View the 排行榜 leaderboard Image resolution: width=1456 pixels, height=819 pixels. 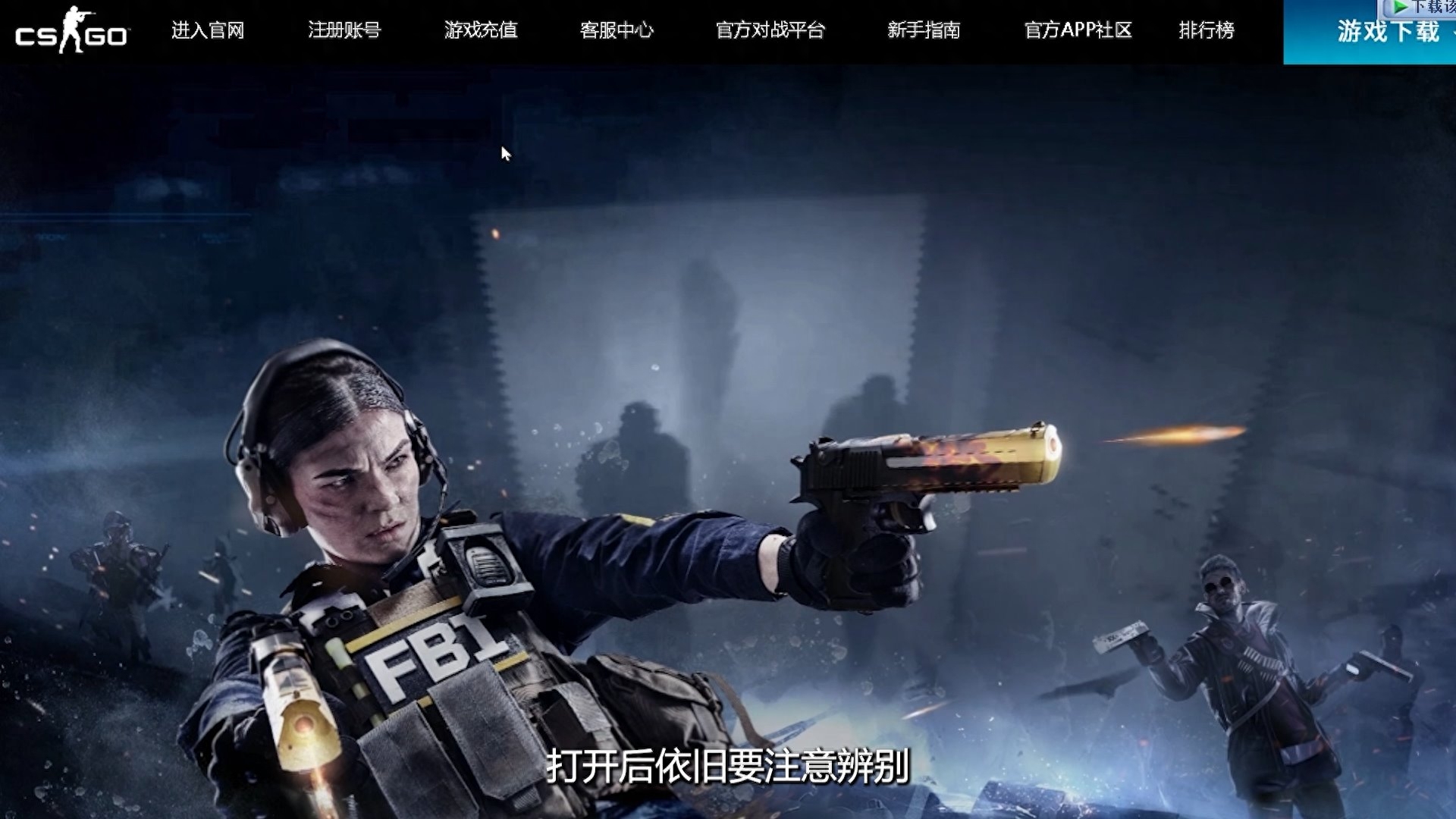point(1207,32)
